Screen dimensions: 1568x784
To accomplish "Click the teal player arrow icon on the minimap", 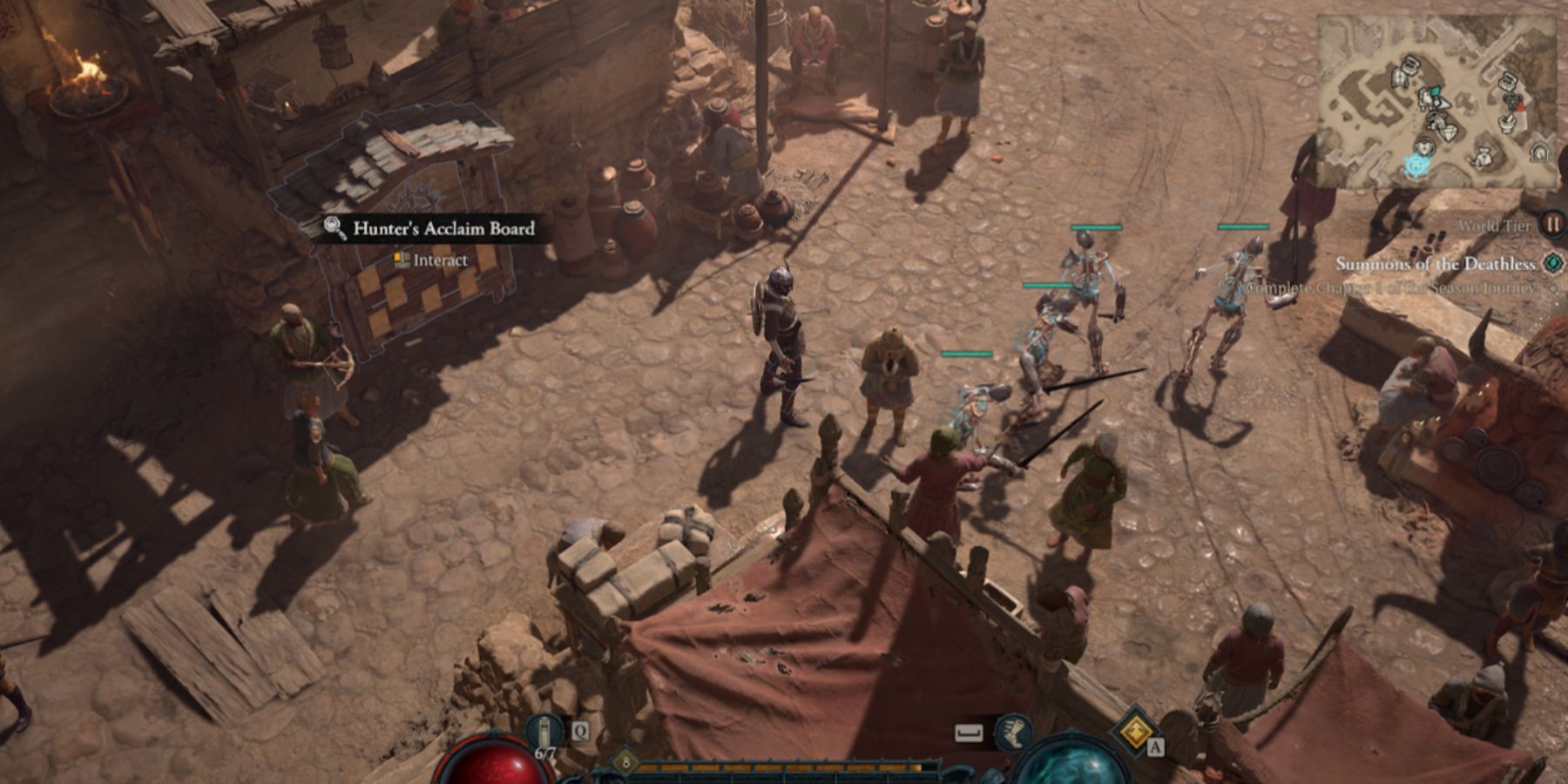I will tap(1416, 164).
